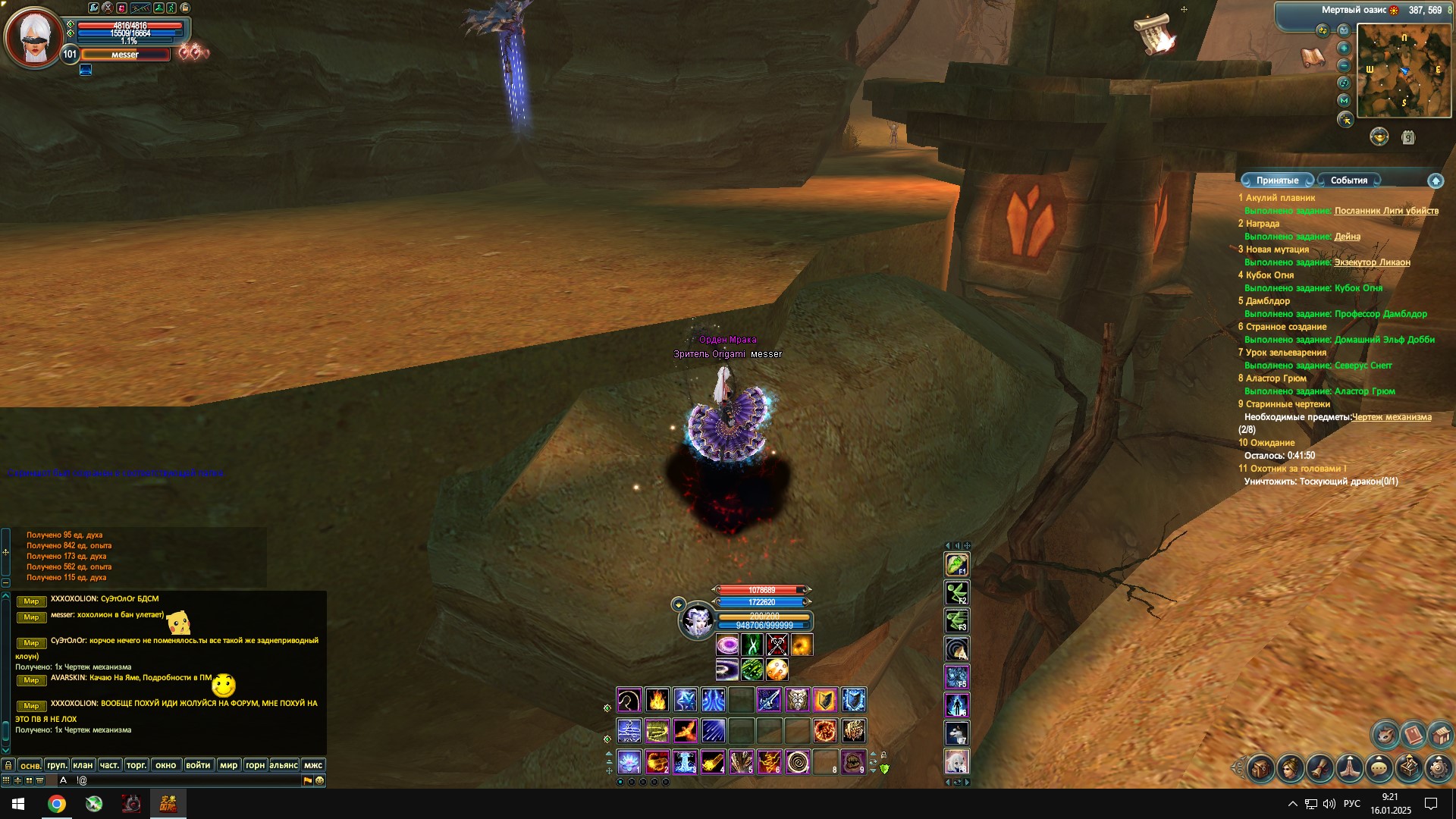Screen dimensions: 1456x819
Task: Select the клан chat channel tab
Action: [83, 765]
